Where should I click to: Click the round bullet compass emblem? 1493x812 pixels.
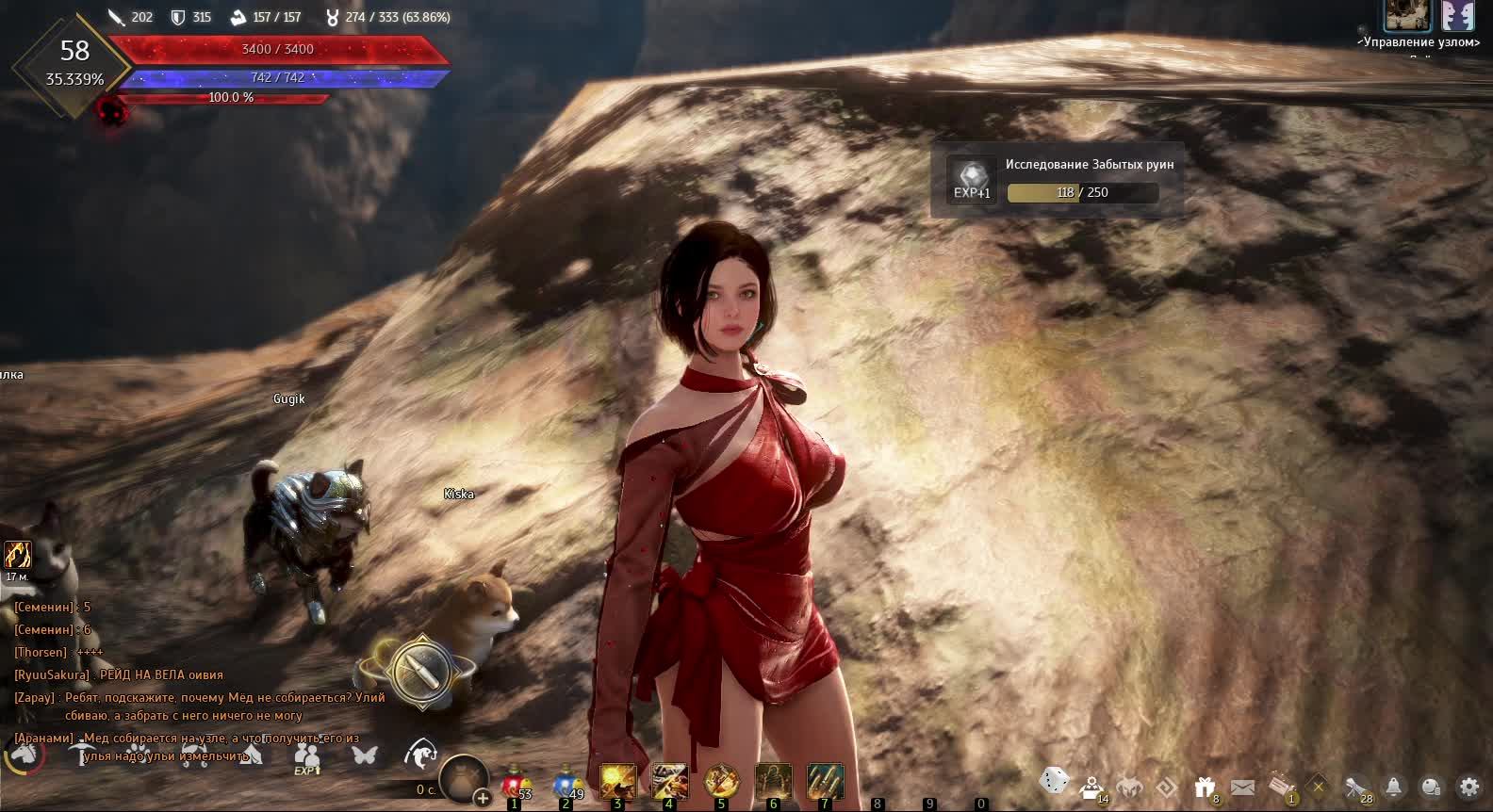420,672
